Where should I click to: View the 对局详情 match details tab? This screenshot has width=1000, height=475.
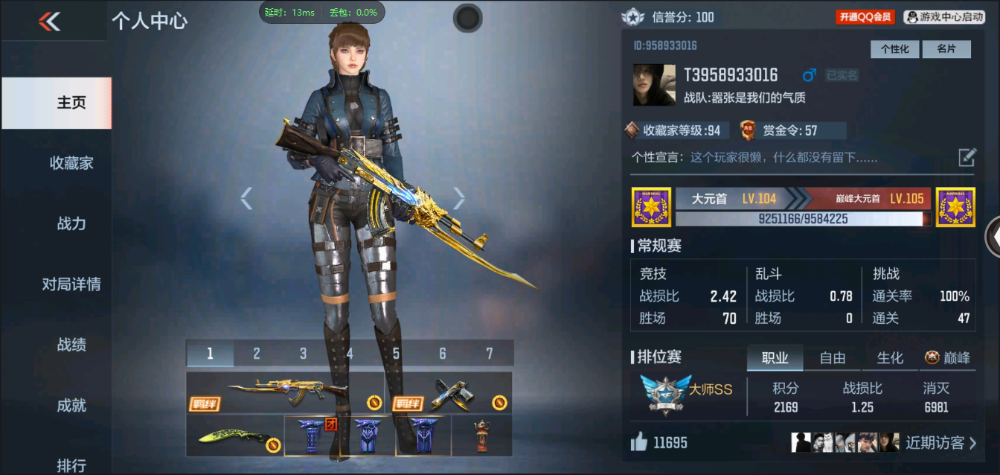(x=71, y=284)
